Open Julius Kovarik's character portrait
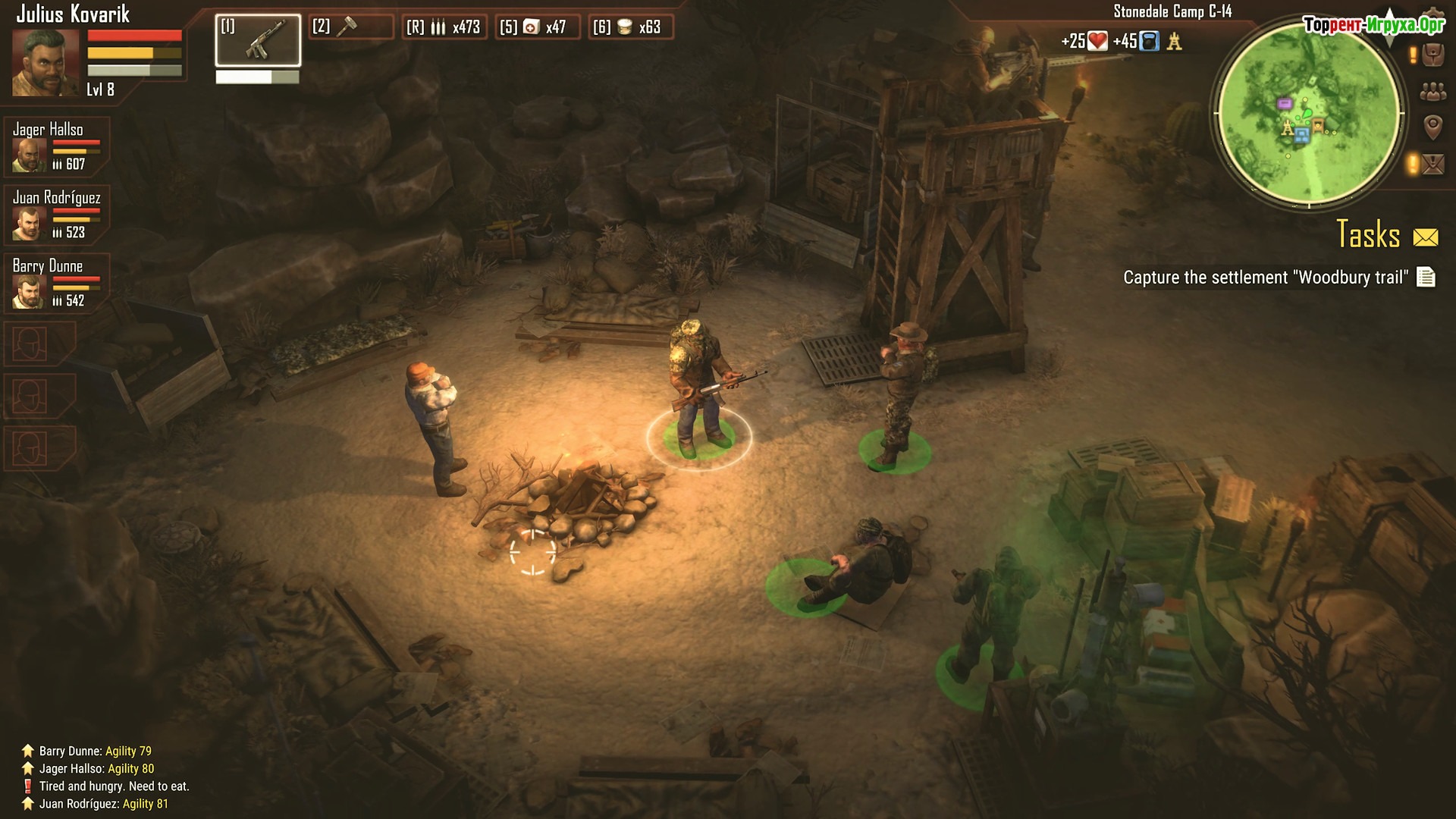Viewport: 1456px width, 819px height. pyautogui.click(x=45, y=63)
